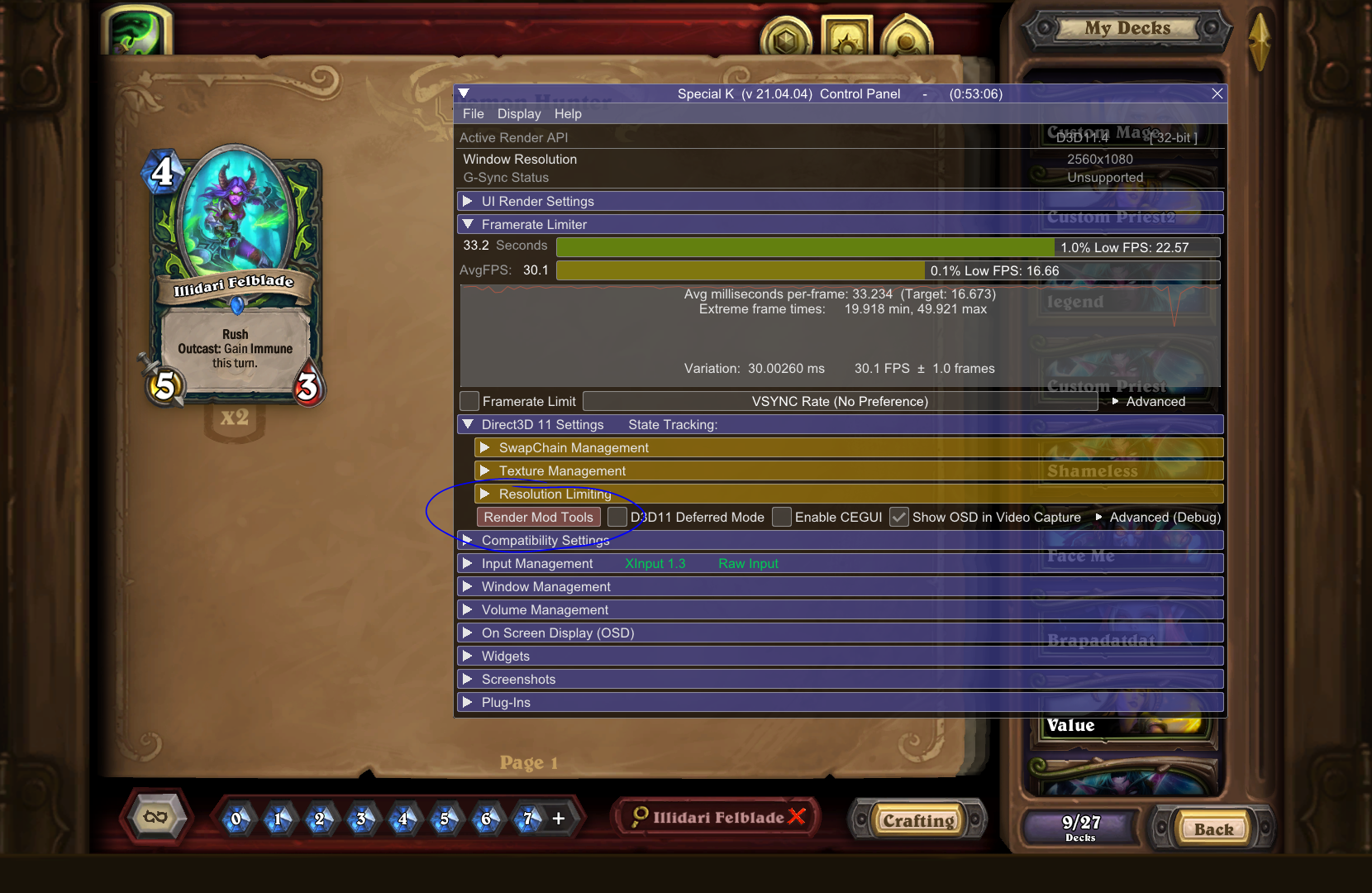Click the Crafting button
The width and height of the screenshot is (1372, 893).
pos(917,819)
